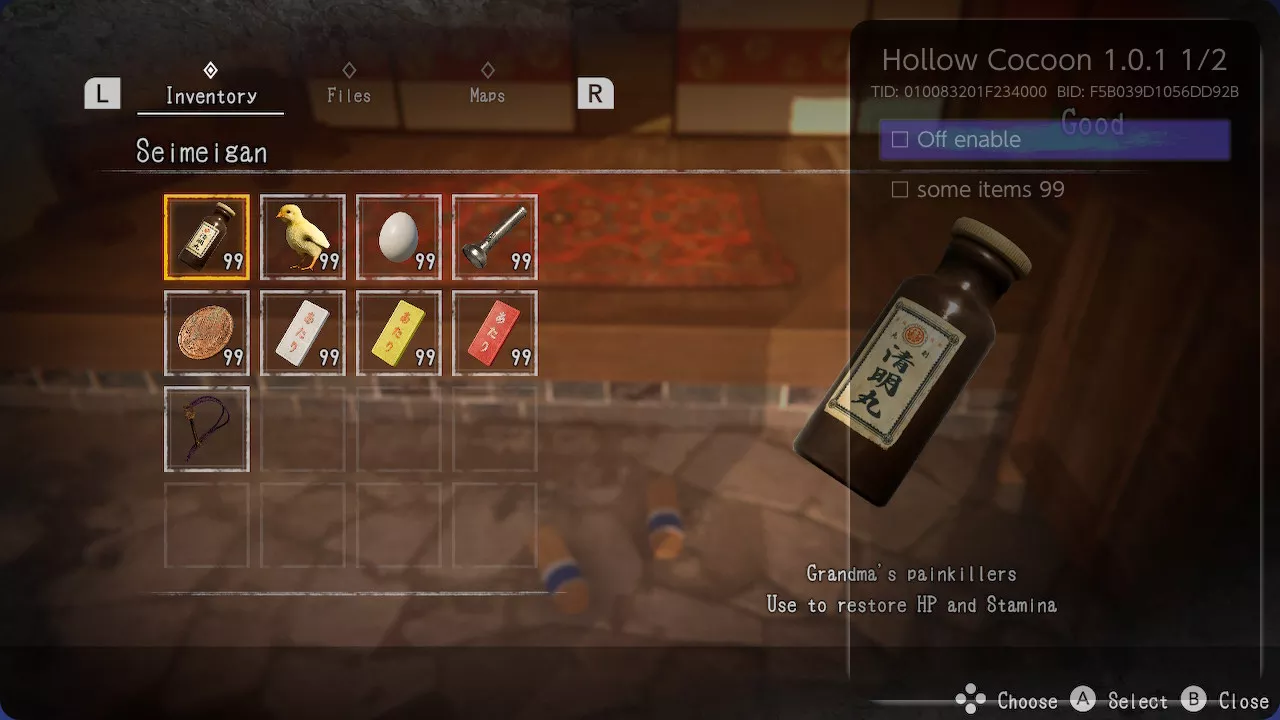This screenshot has width=1280, height=720.
Task: Choose the copper coin slot
Action: click(207, 333)
